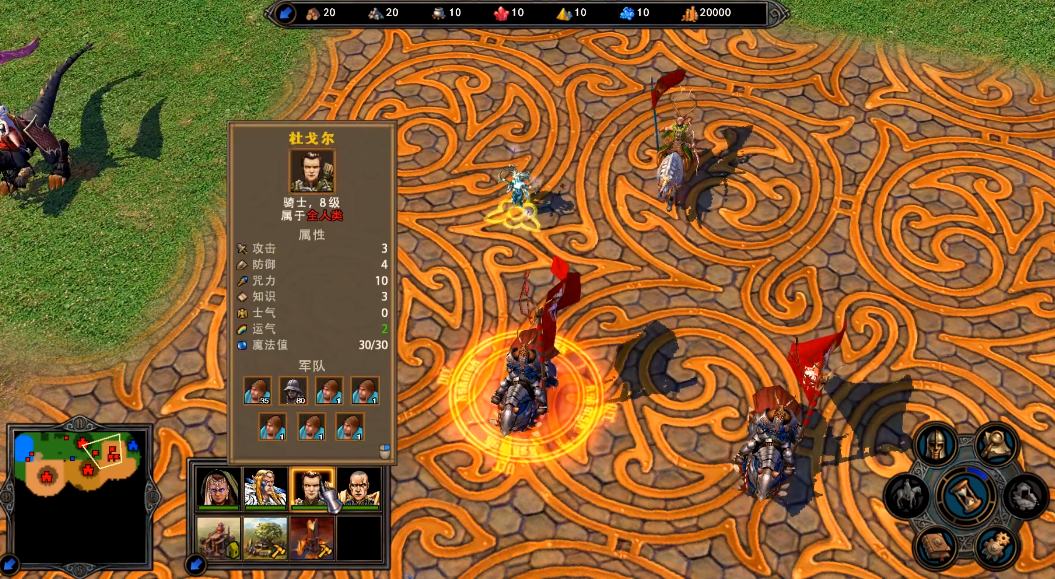Click the map and magnifying glass button
This screenshot has height=579, width=1055.
click(x=997, y=444)
